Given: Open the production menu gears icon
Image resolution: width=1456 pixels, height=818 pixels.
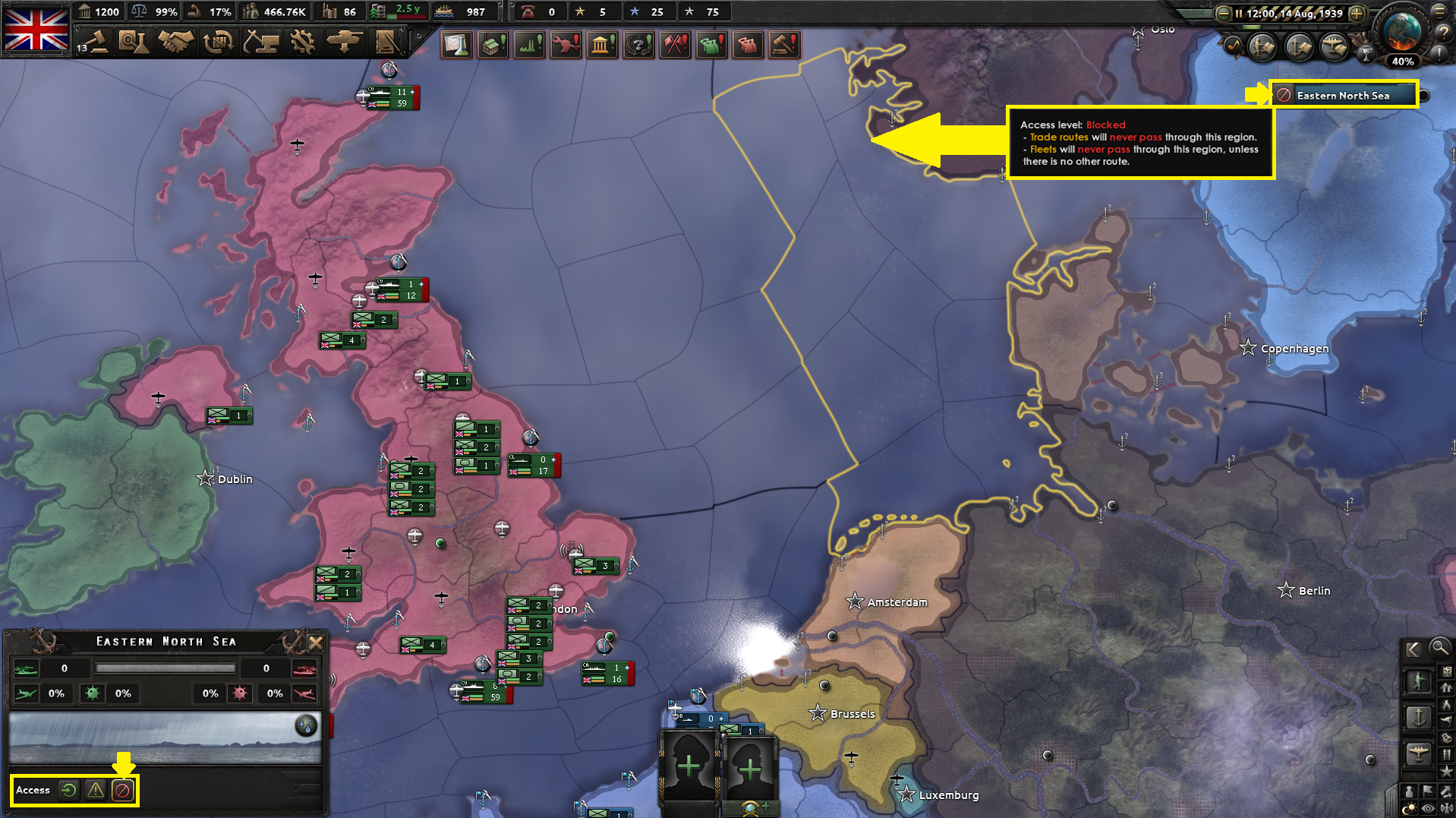Looking at the screenshot, I should [302, 43].
